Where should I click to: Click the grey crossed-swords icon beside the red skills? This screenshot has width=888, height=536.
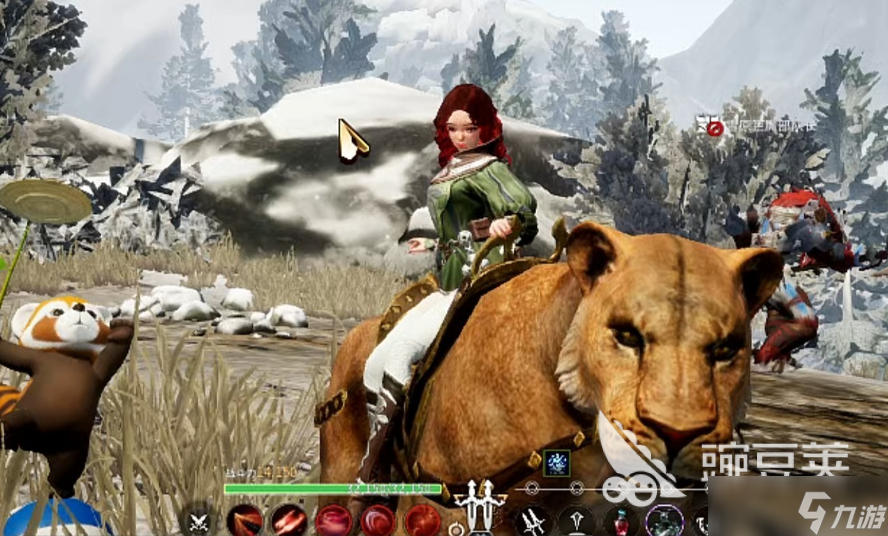tap(200, 521)
